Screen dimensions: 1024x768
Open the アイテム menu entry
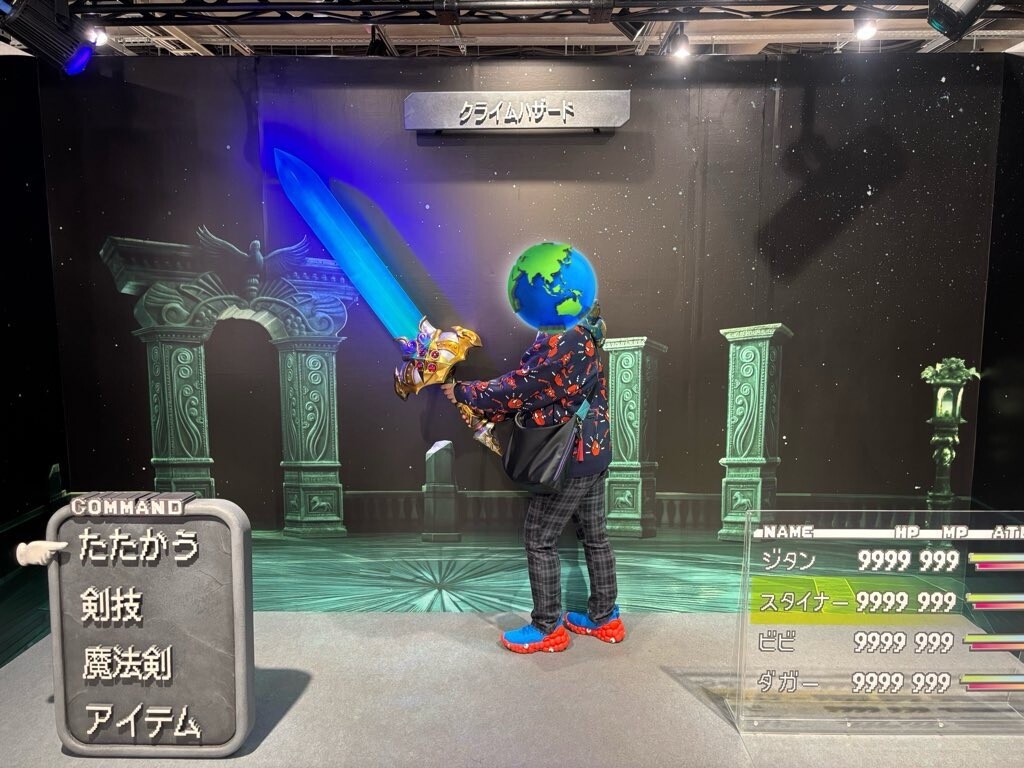pos(141,720)
